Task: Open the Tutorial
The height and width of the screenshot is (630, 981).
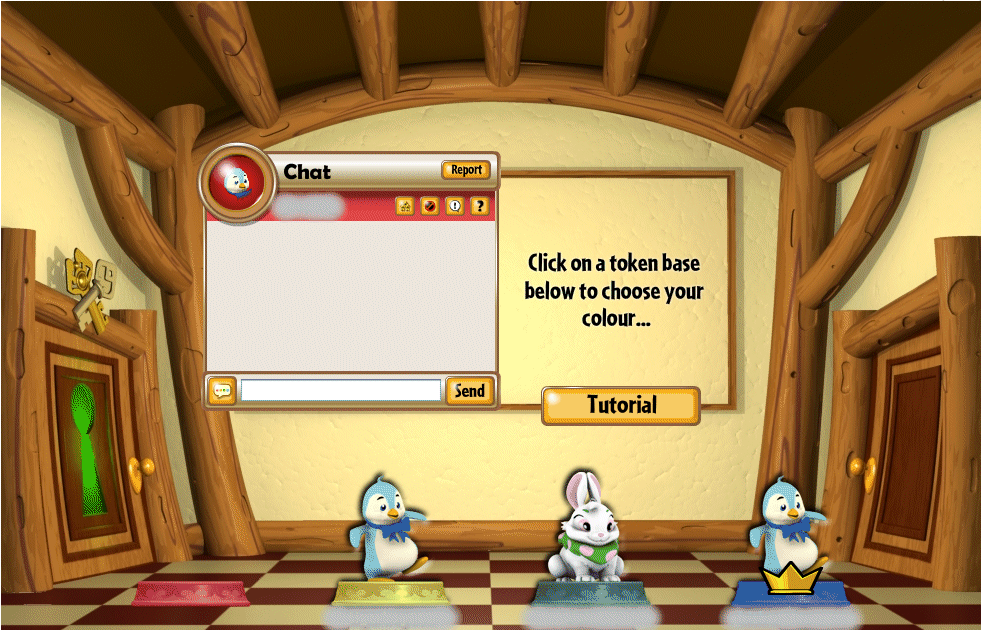Action: tap(621, 405)
